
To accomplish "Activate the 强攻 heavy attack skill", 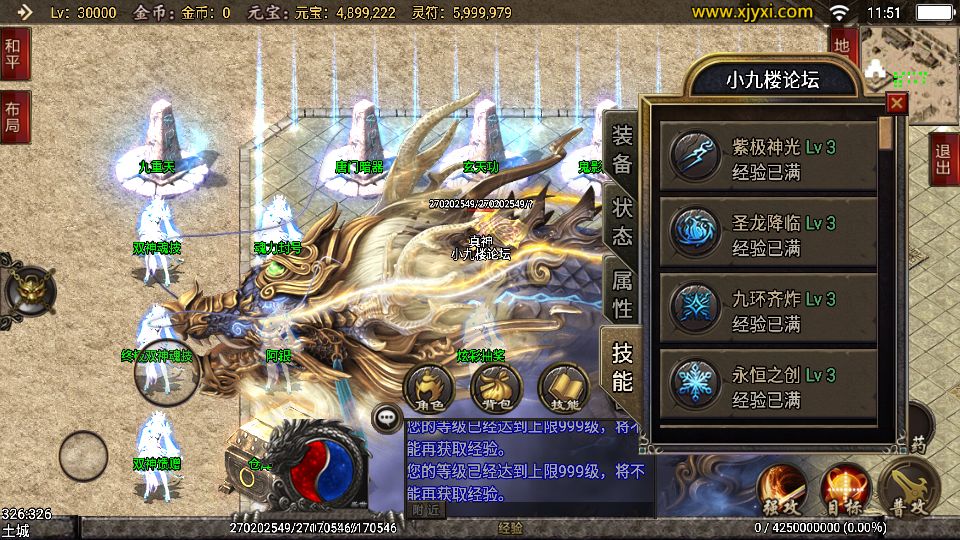I will 781,489.
